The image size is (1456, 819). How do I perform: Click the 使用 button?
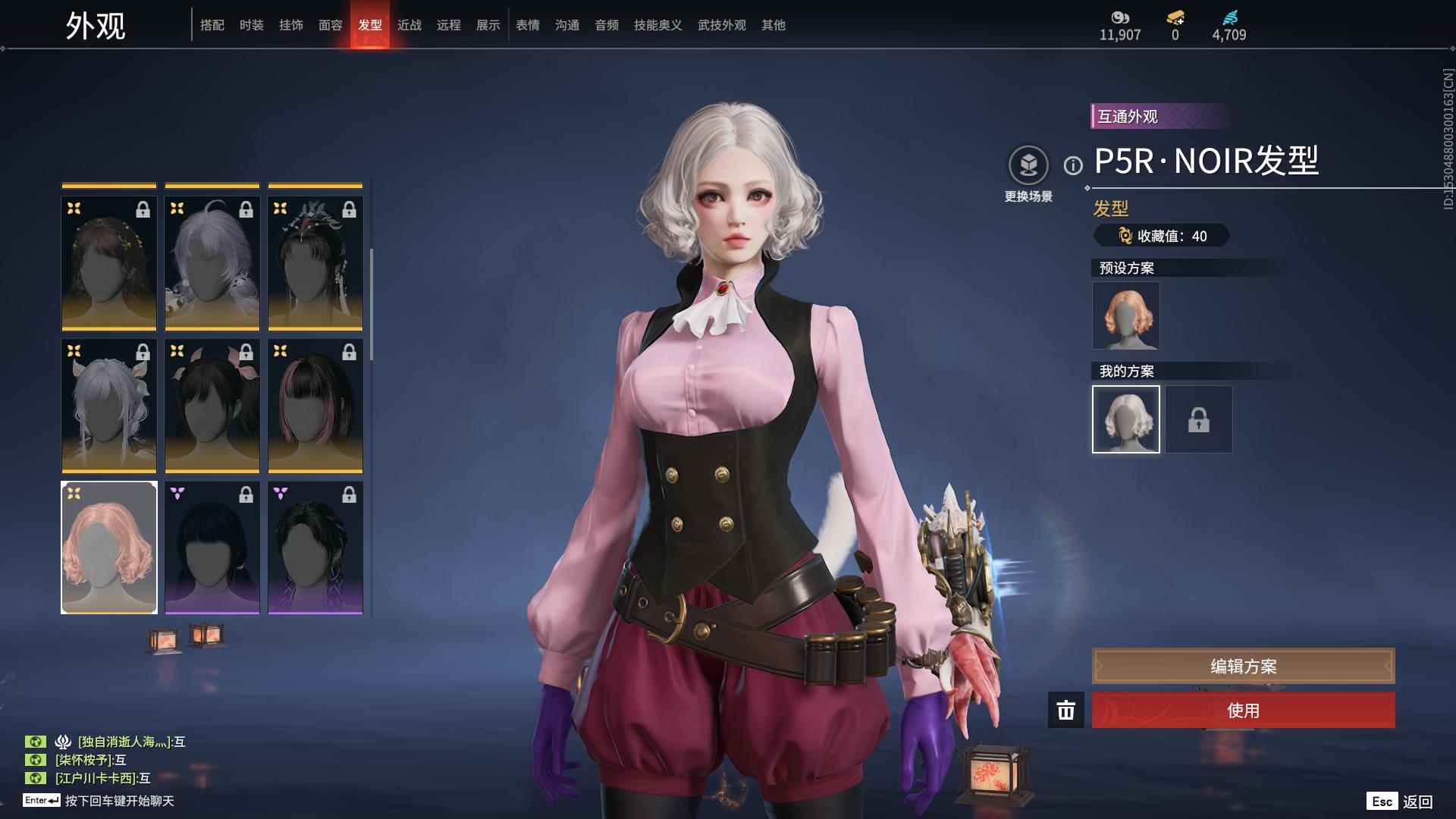[1242, 711]
